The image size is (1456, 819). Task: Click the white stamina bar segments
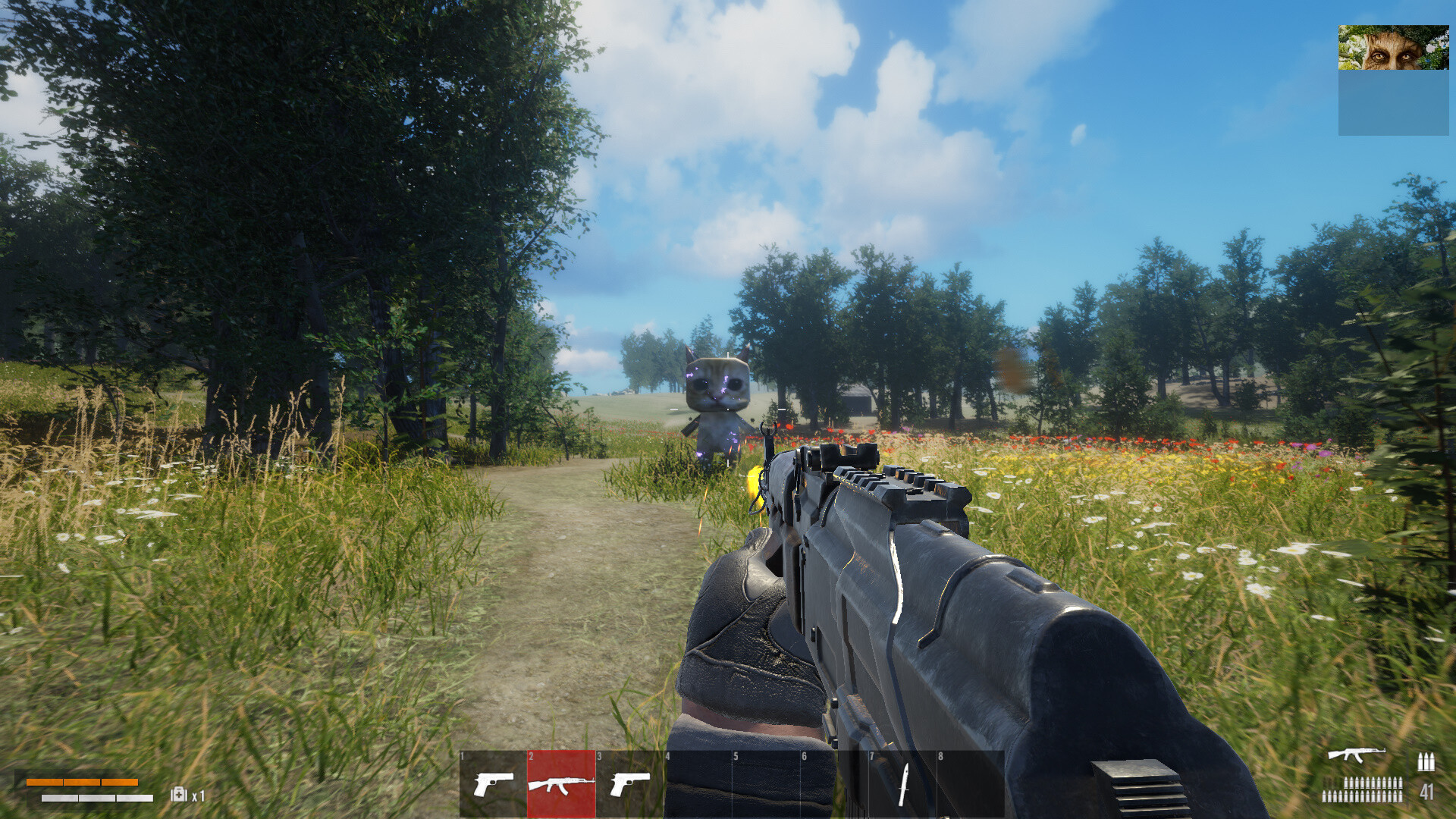coord(96,798)
